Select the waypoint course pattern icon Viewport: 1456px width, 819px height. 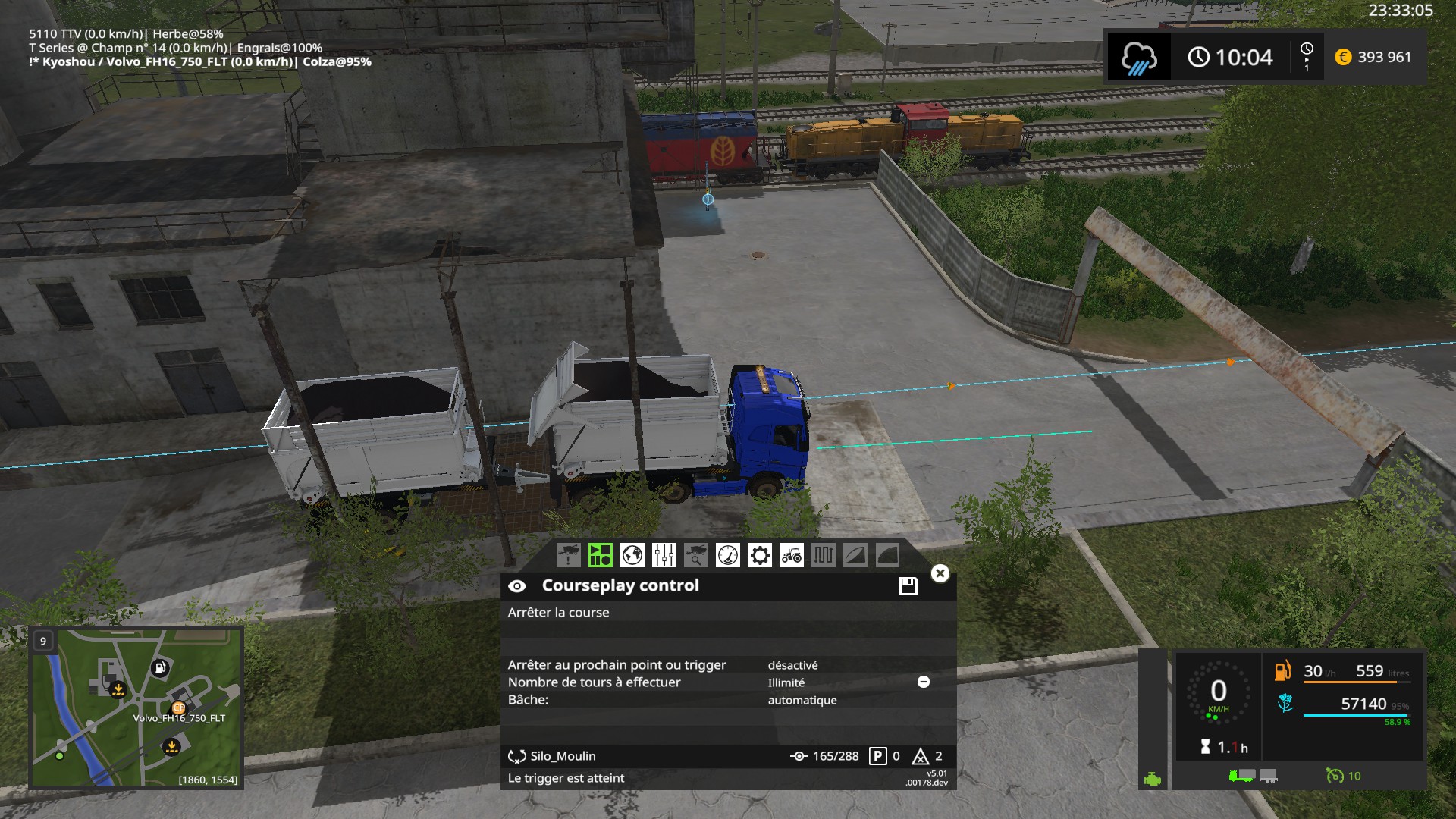pyautogui.click(x=823, y=556)
